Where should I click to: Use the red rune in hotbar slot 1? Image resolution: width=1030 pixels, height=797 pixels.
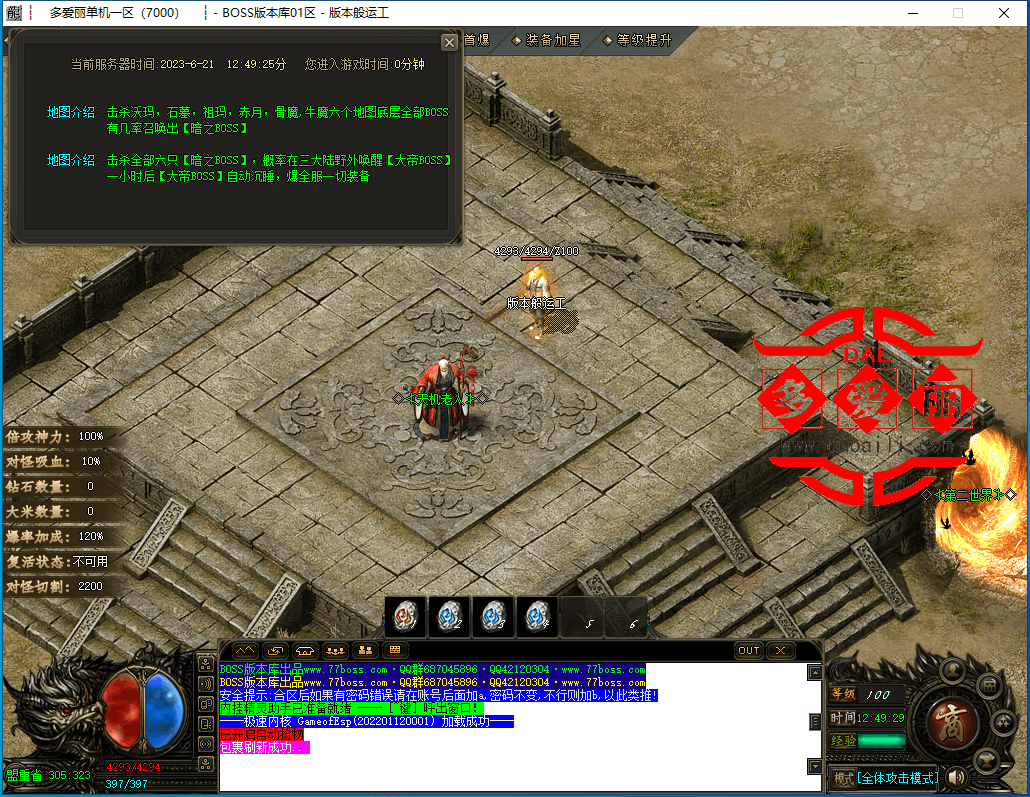point(406,616)
